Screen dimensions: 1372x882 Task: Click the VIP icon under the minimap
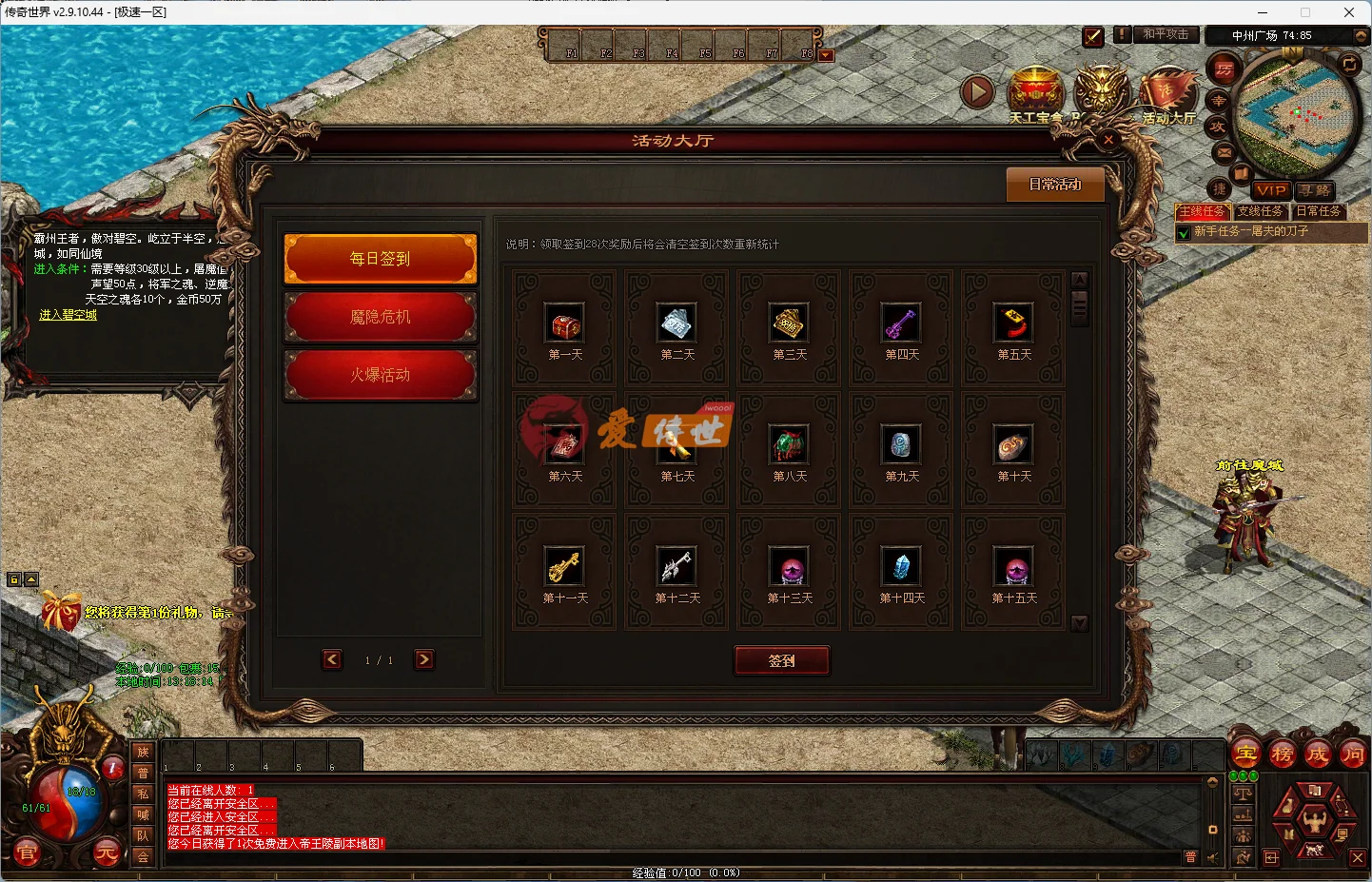pos(1271,190)
